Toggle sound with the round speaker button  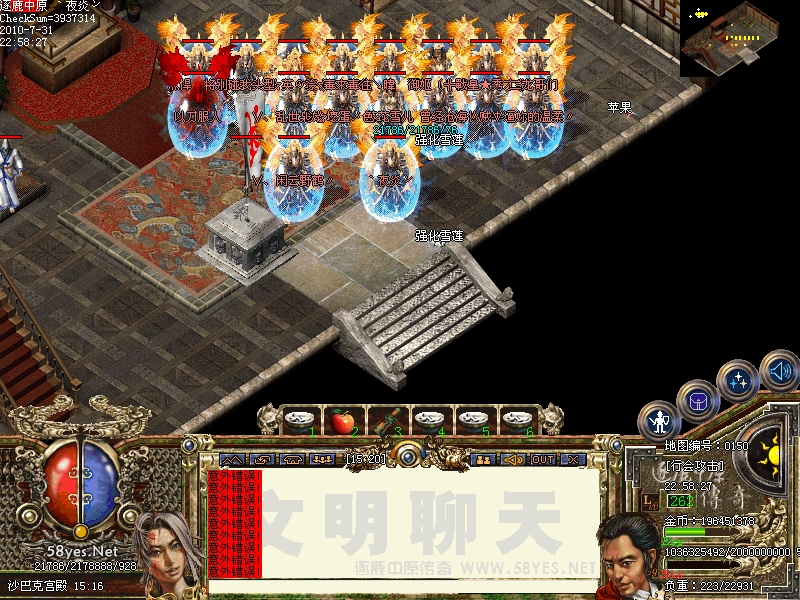click(778, 372)
